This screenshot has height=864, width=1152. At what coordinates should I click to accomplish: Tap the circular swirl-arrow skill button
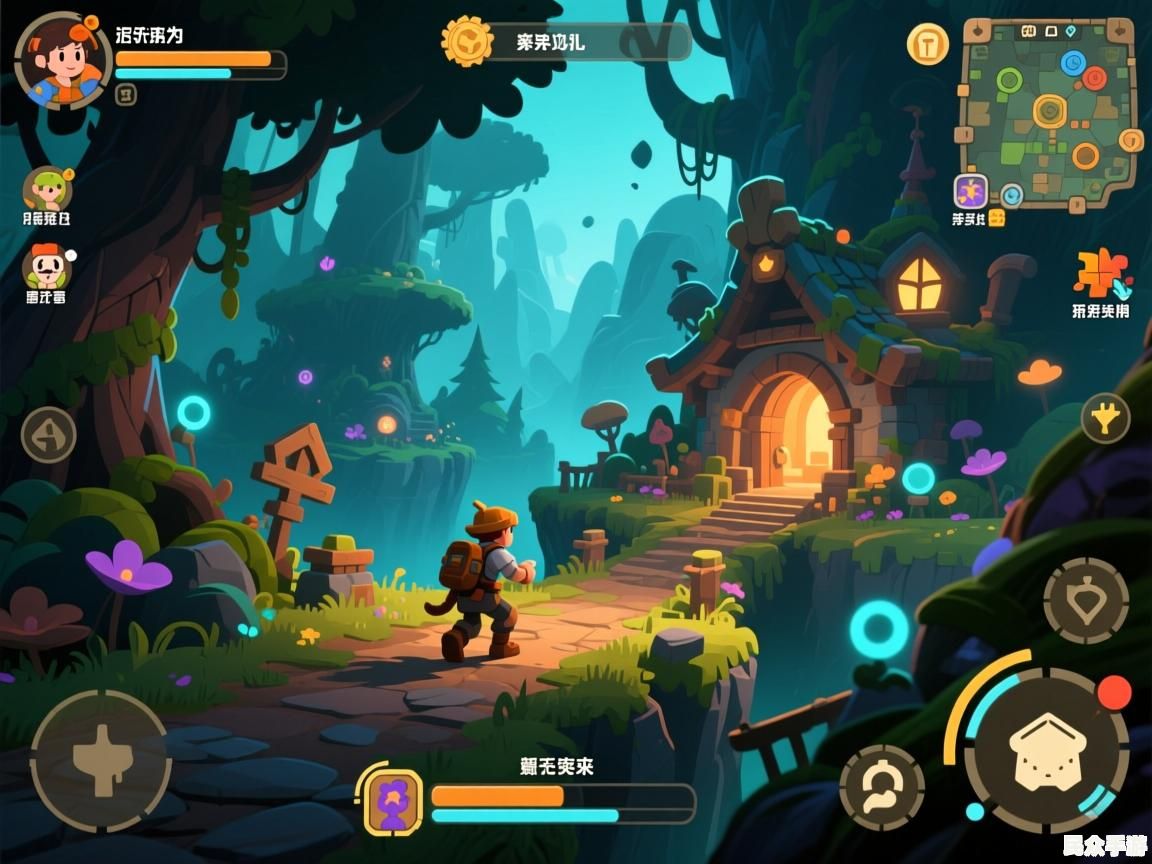[881, 786]
